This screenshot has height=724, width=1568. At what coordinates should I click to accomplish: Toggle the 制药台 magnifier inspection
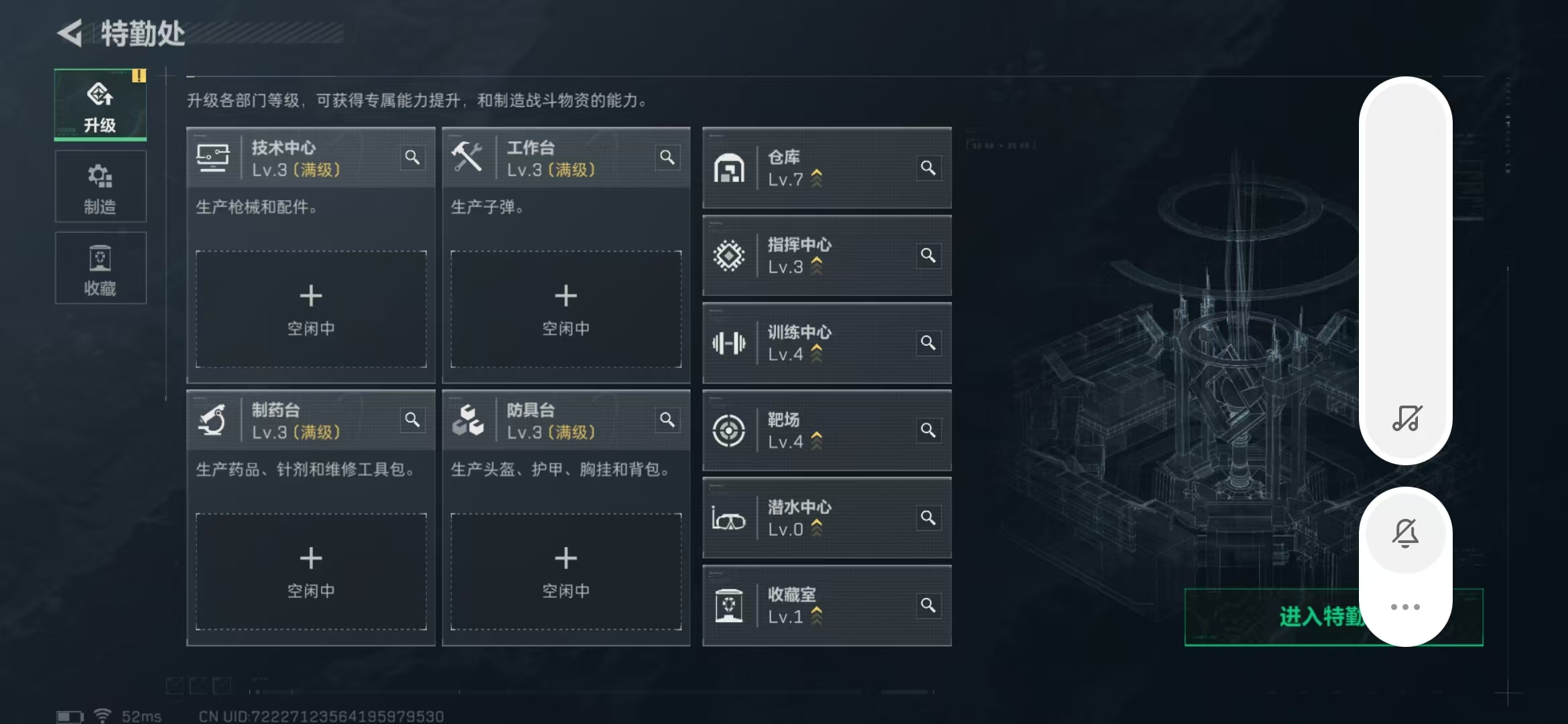point(413,420)
